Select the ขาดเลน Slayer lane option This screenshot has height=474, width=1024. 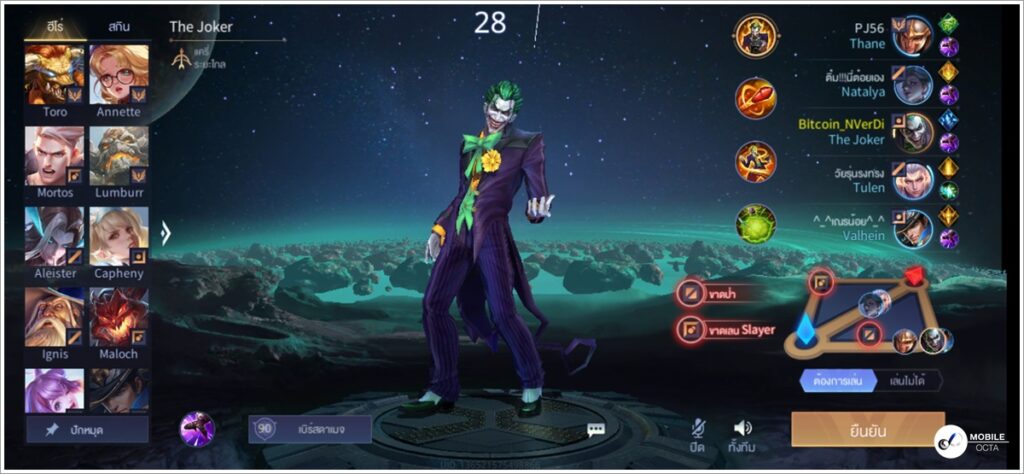click(727, 329)
